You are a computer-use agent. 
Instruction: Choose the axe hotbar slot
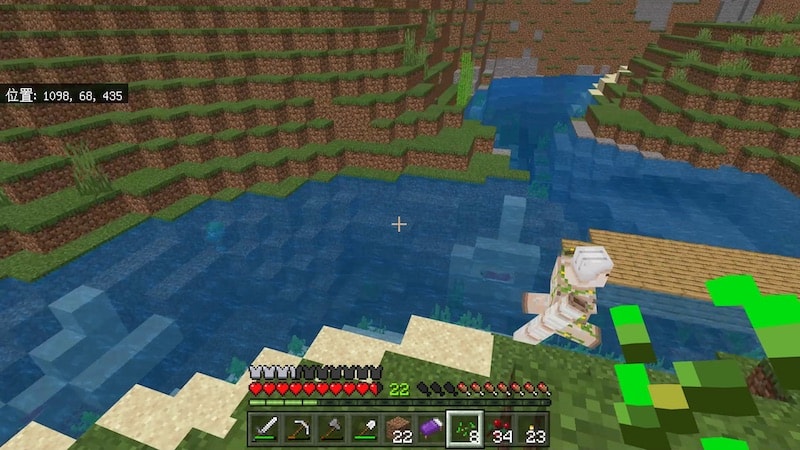[x=333, y=429]
